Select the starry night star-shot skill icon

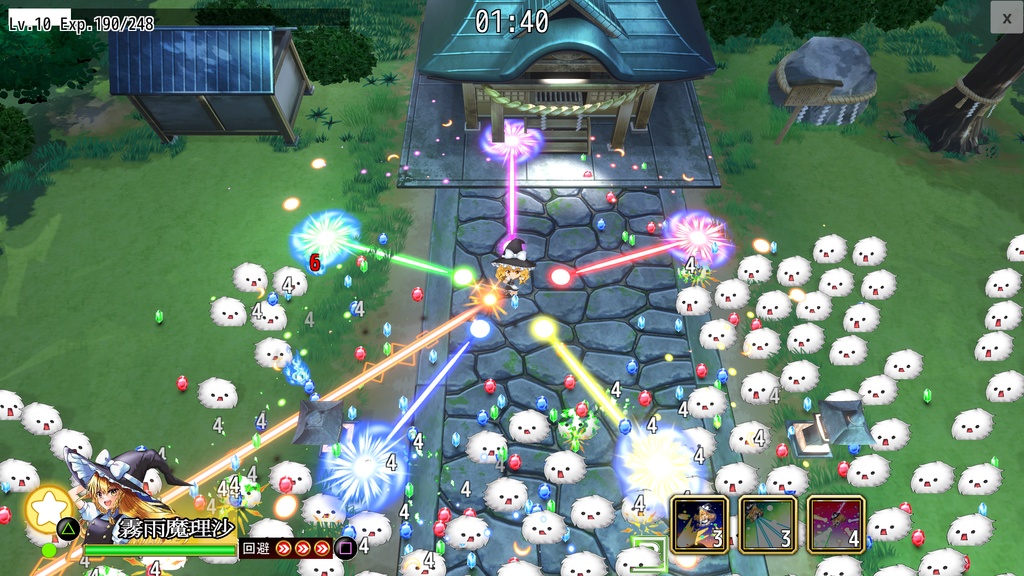pyautogui.click(x=699, y=524)
